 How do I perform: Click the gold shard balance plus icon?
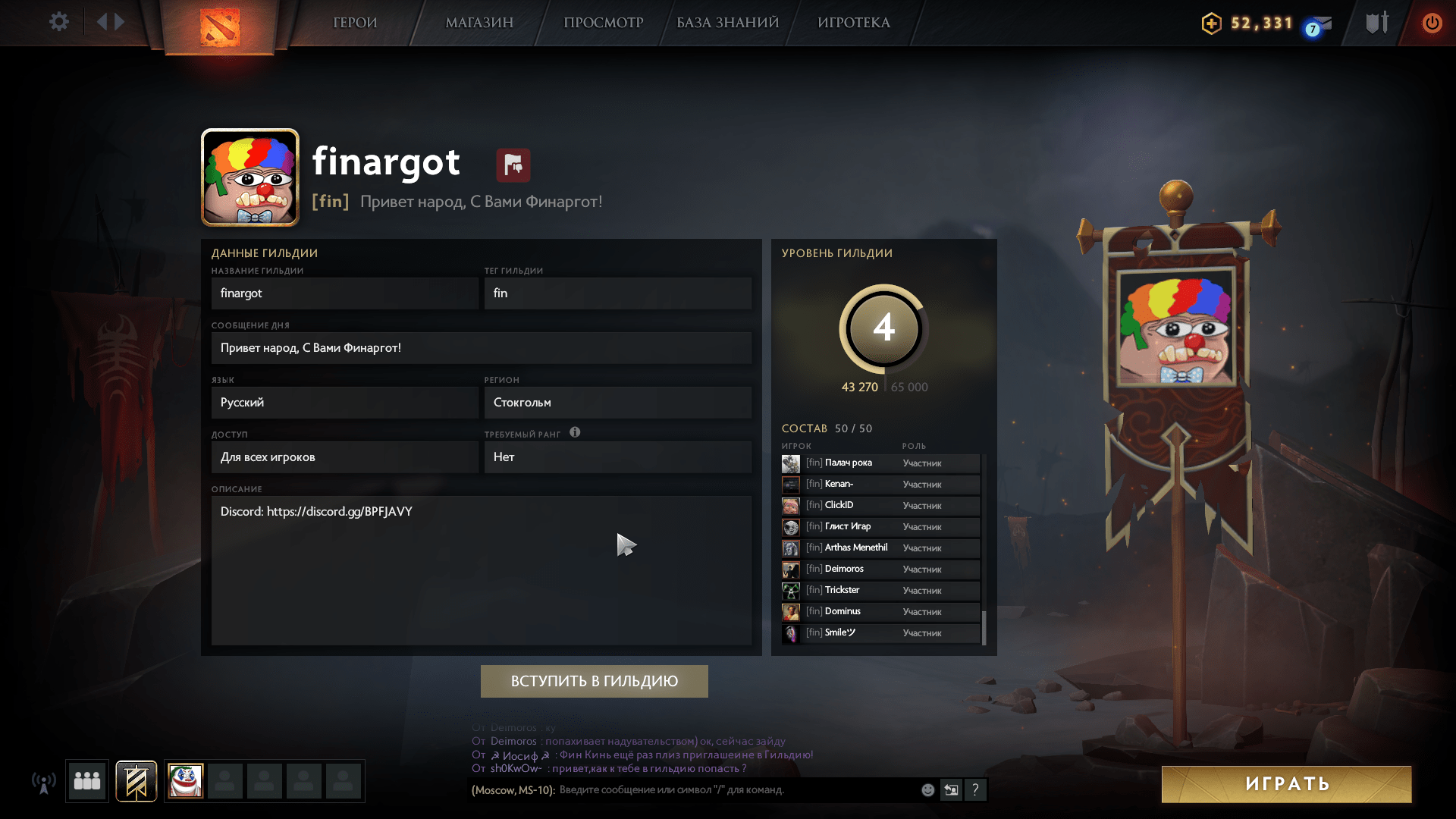[x=1211, y=24]
